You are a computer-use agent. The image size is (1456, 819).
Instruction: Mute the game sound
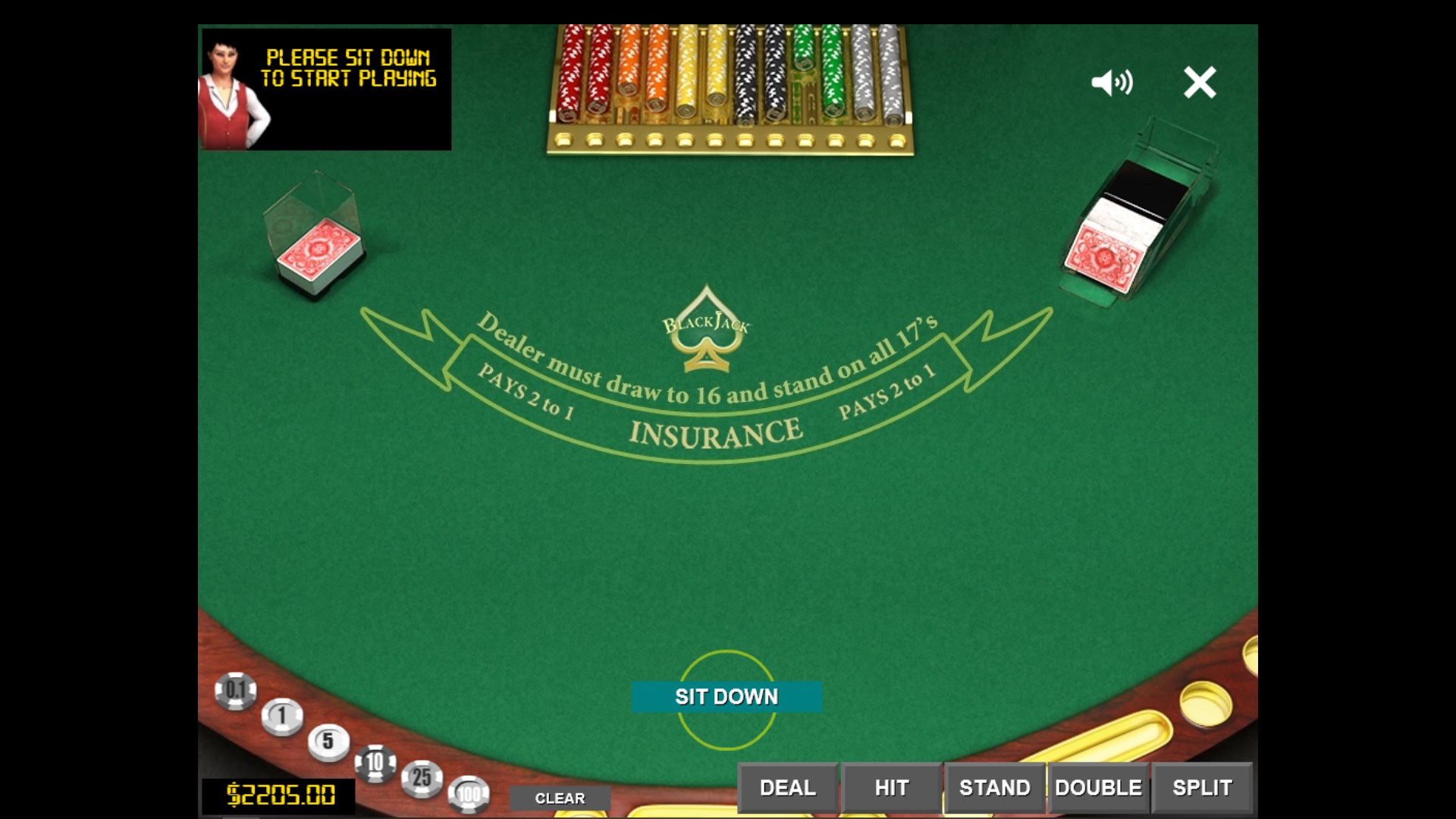pos(1112,83)
